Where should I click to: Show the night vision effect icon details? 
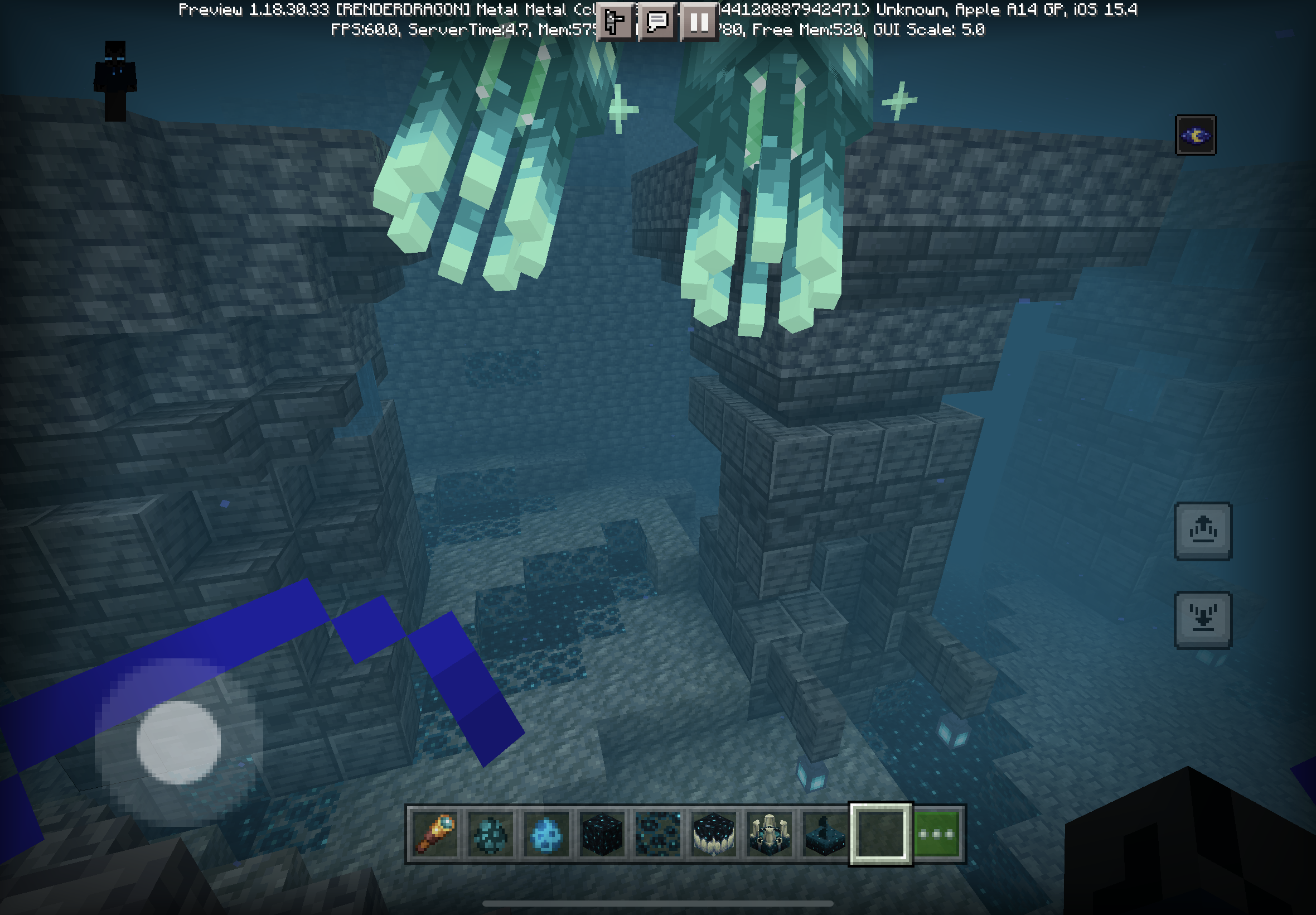1195,136
